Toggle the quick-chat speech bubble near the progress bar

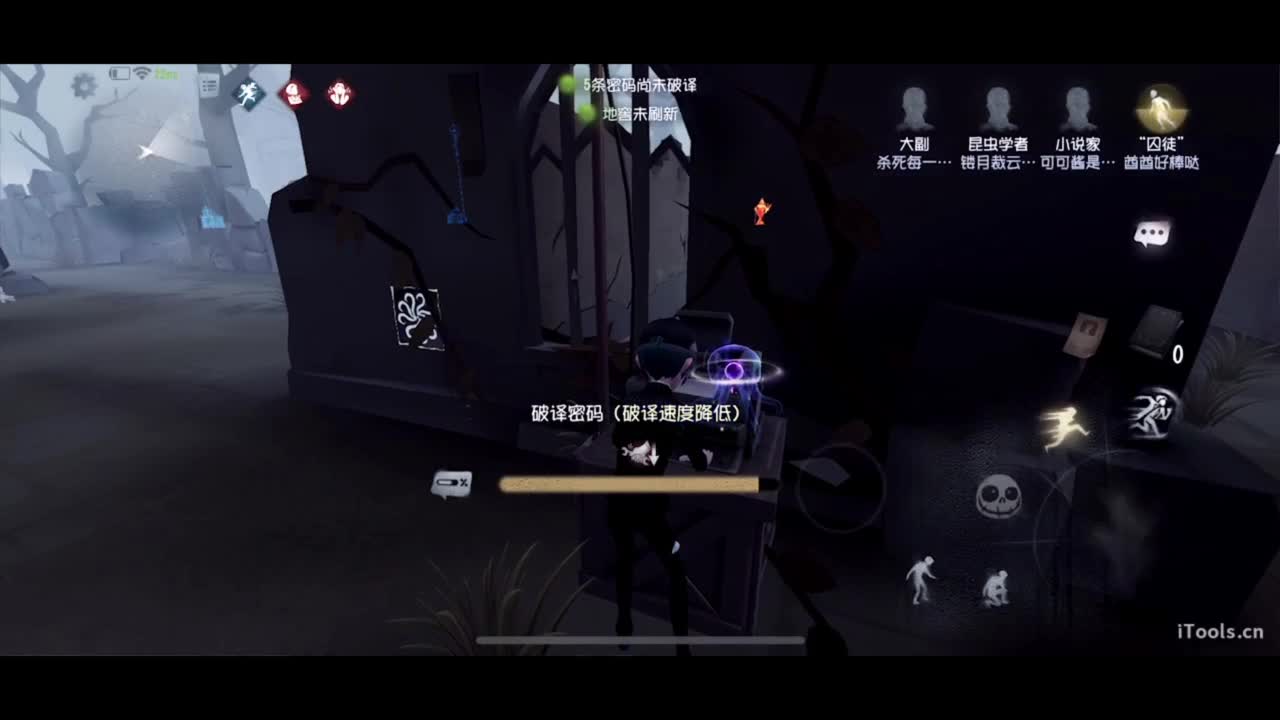(450, 484)
